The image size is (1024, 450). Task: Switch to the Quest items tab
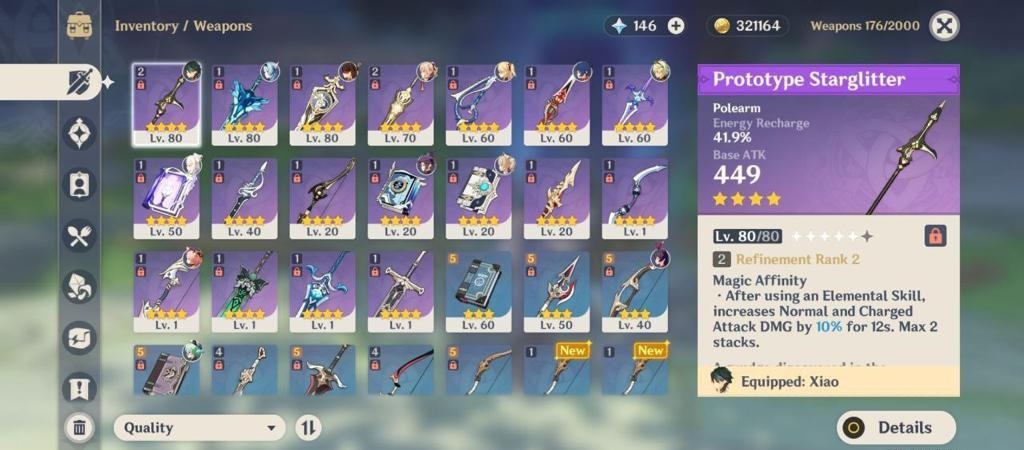pyautogui.click(x=80, y=388)
